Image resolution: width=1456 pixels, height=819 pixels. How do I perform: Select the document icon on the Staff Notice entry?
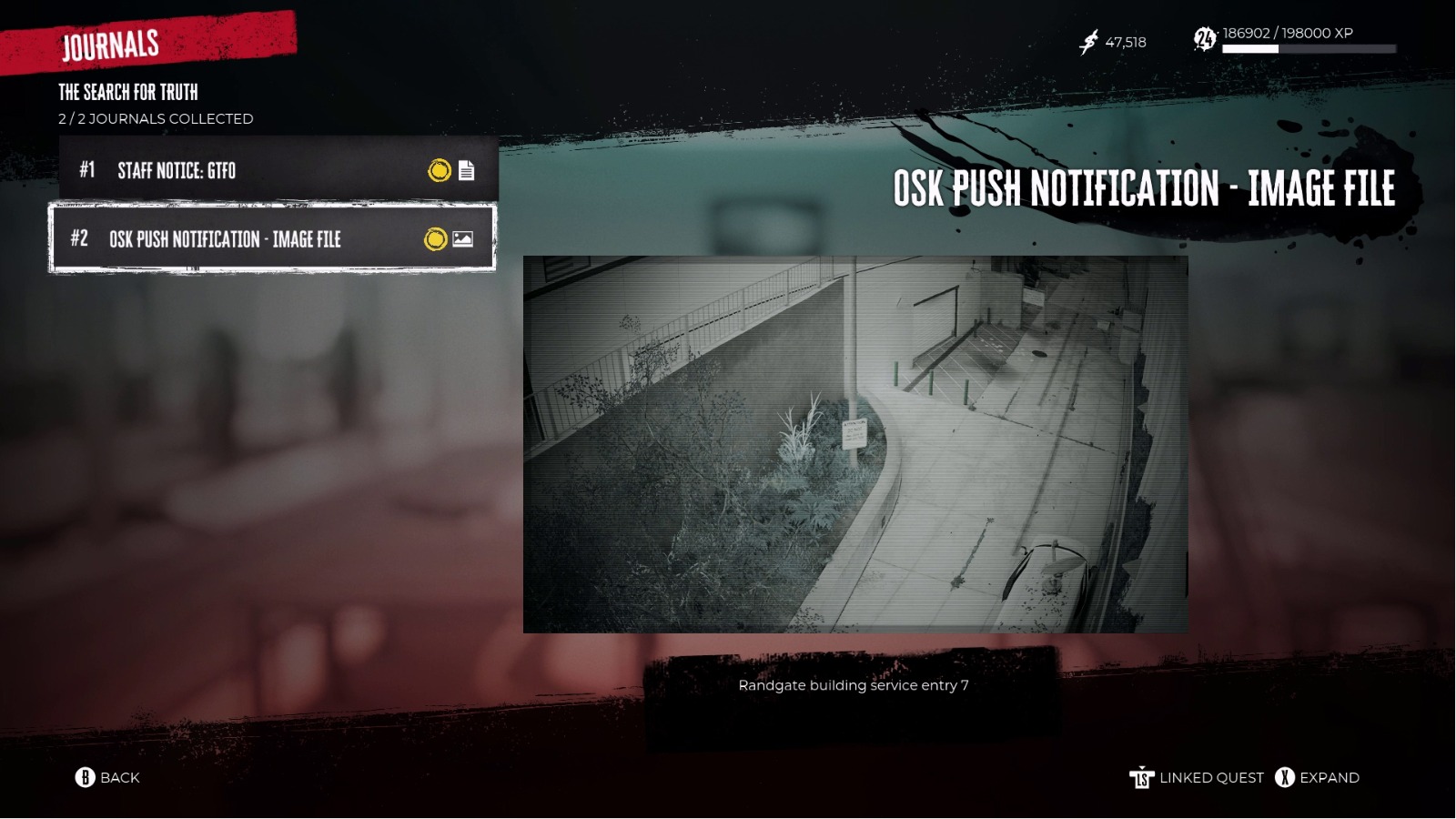tap(467, 171)
